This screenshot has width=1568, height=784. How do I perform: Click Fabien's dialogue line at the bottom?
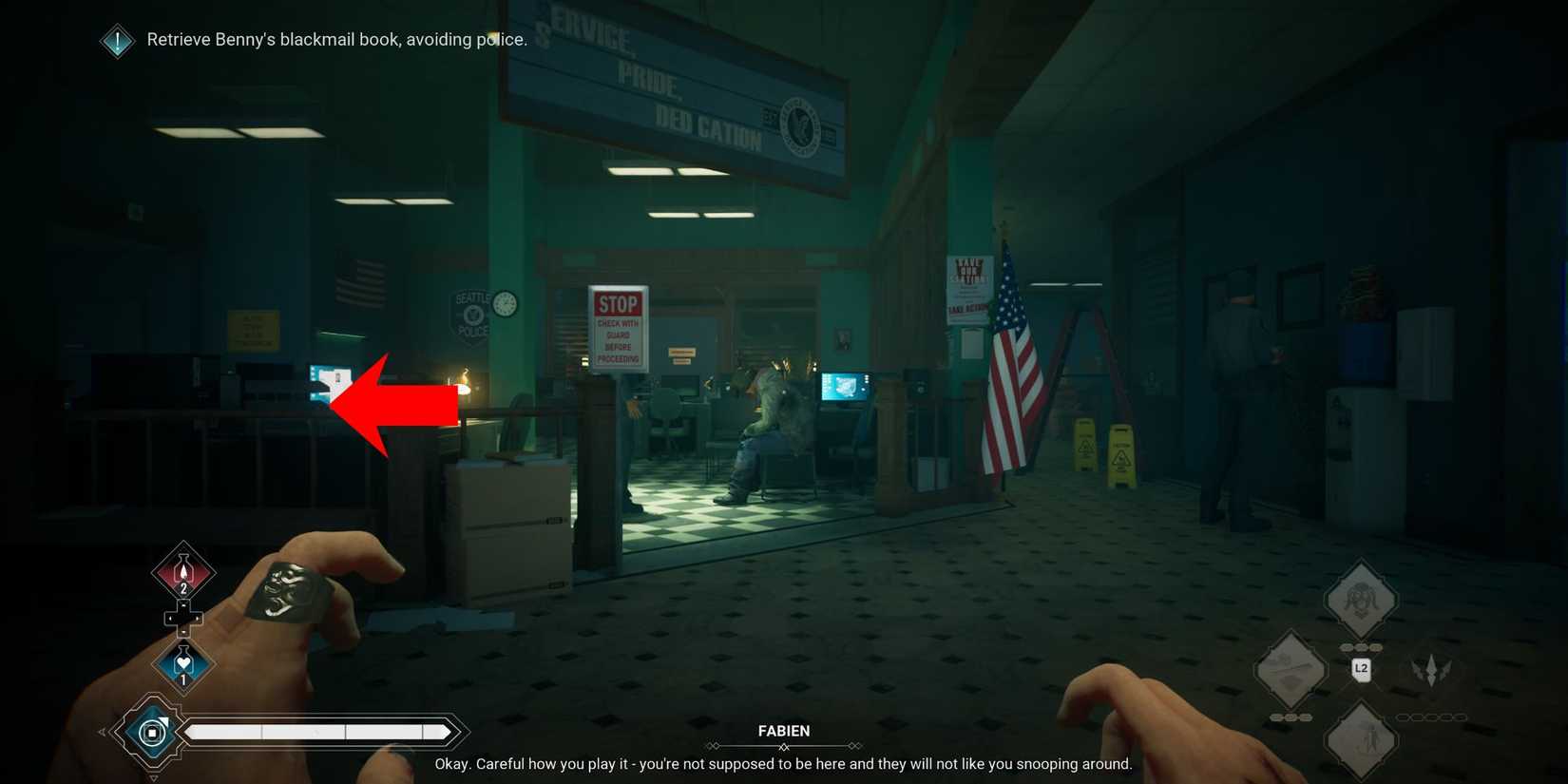point(784,763)
